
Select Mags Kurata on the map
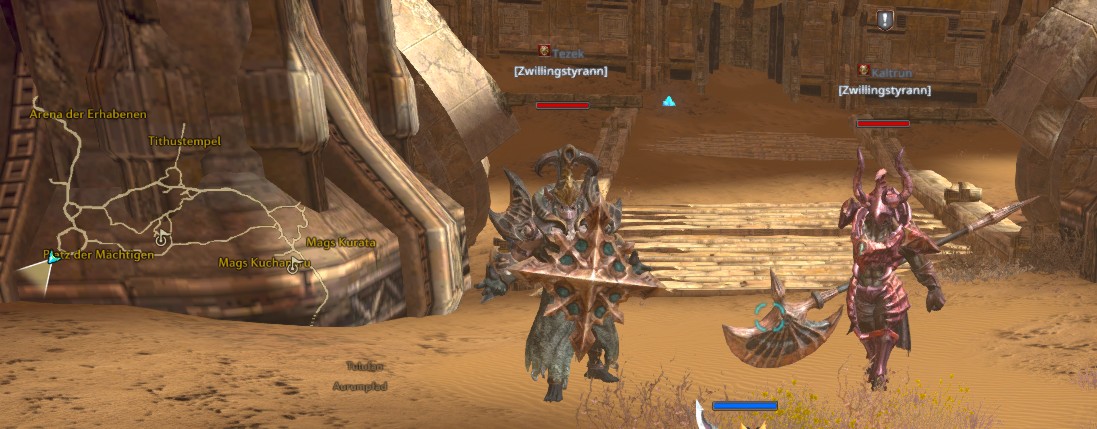click(340, 243)
